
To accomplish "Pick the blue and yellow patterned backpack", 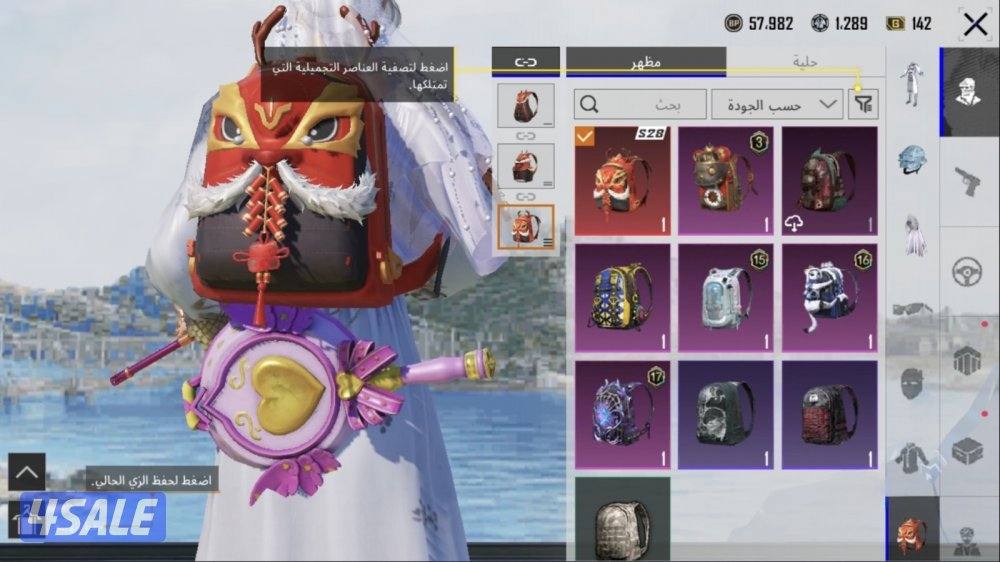I will [x=622, y=297].
